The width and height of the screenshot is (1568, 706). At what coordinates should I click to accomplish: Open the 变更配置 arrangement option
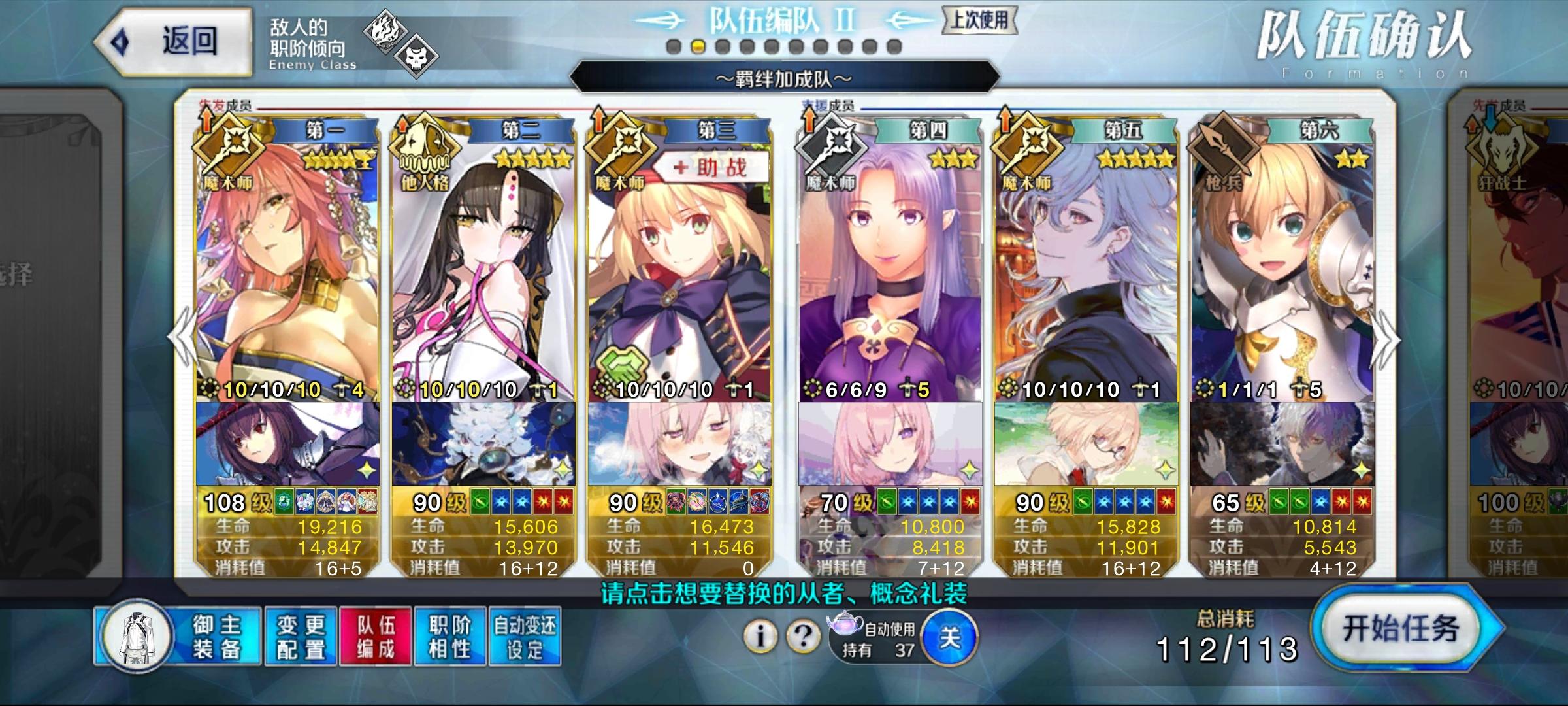[301, 636]
